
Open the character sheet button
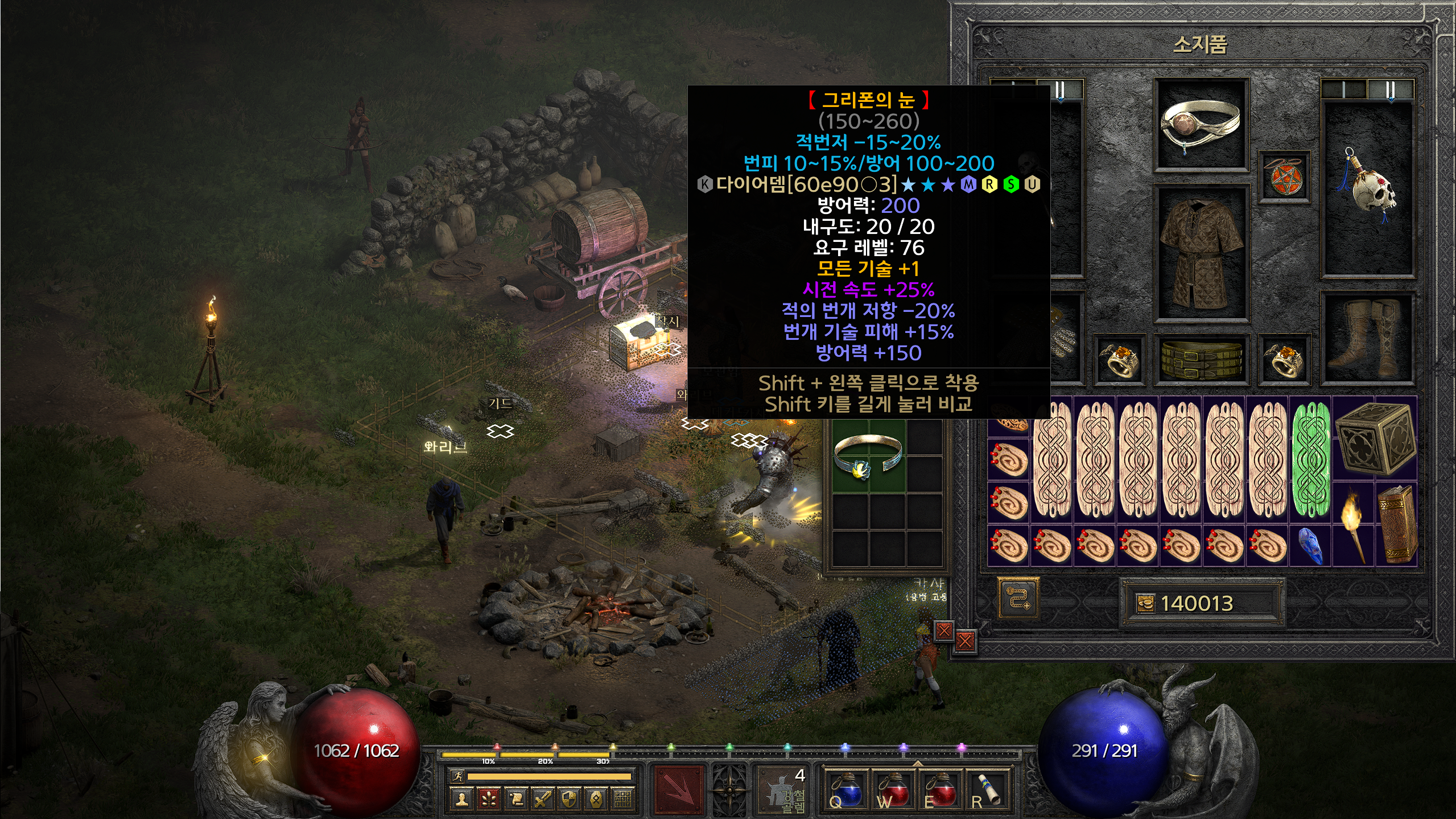point(462,800)
